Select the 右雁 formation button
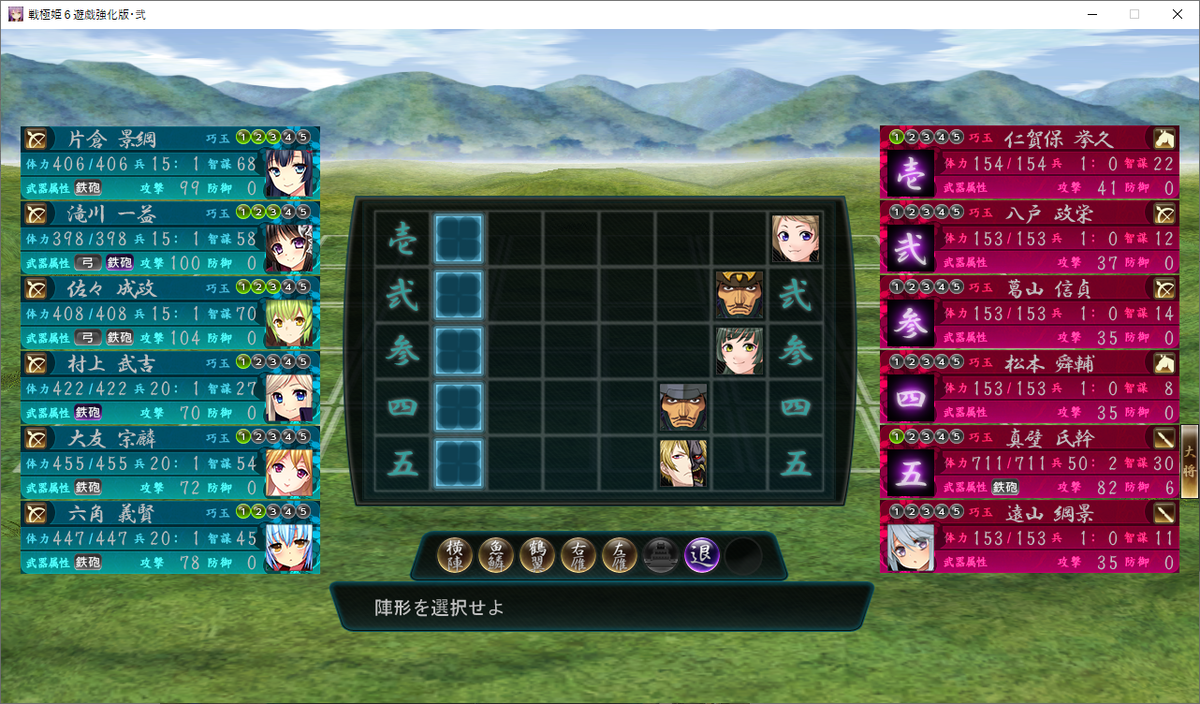1200x704 pixels. pos(579,555)
